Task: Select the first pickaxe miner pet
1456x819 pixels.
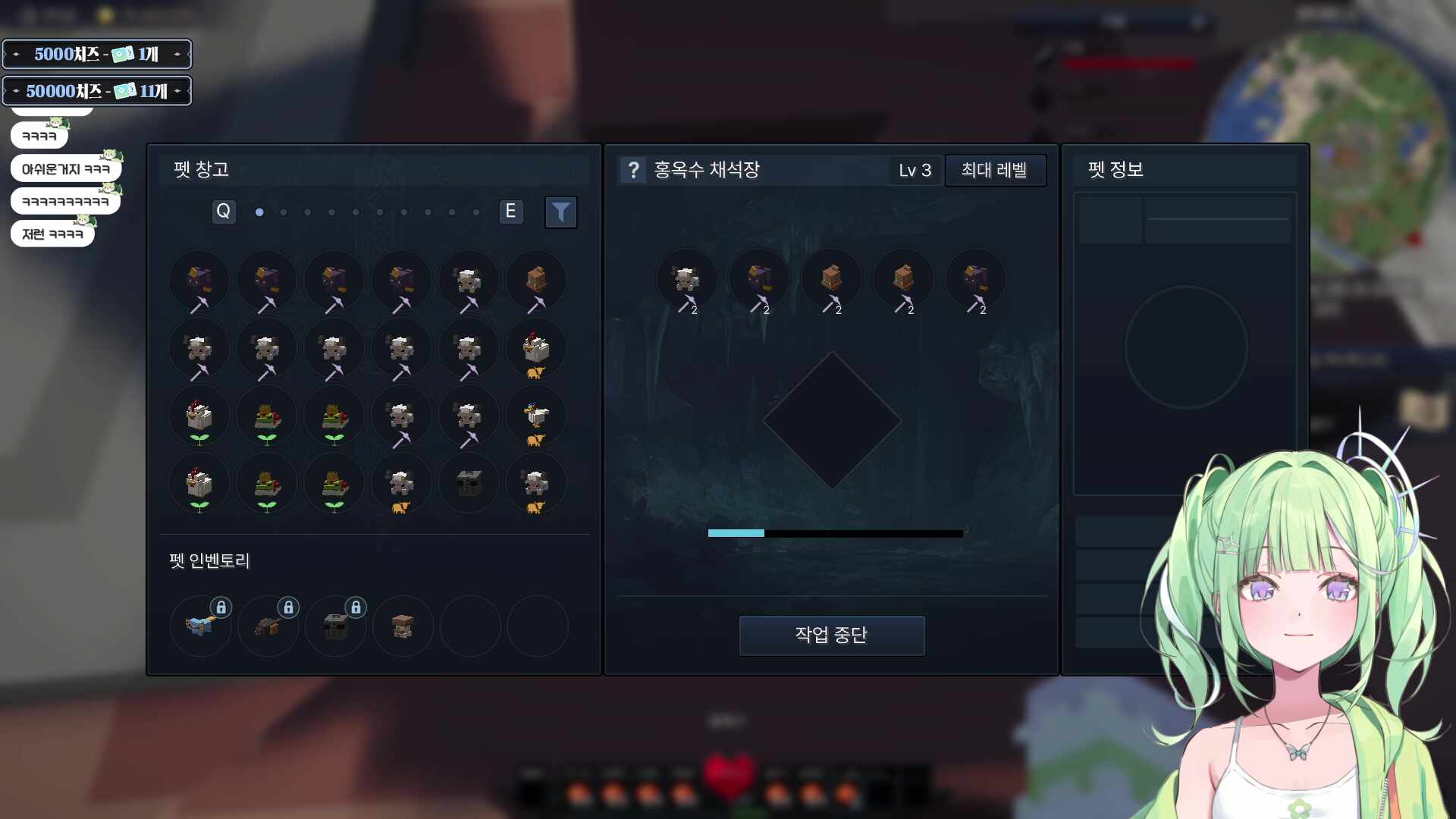Action: click(x=199, y=281)
